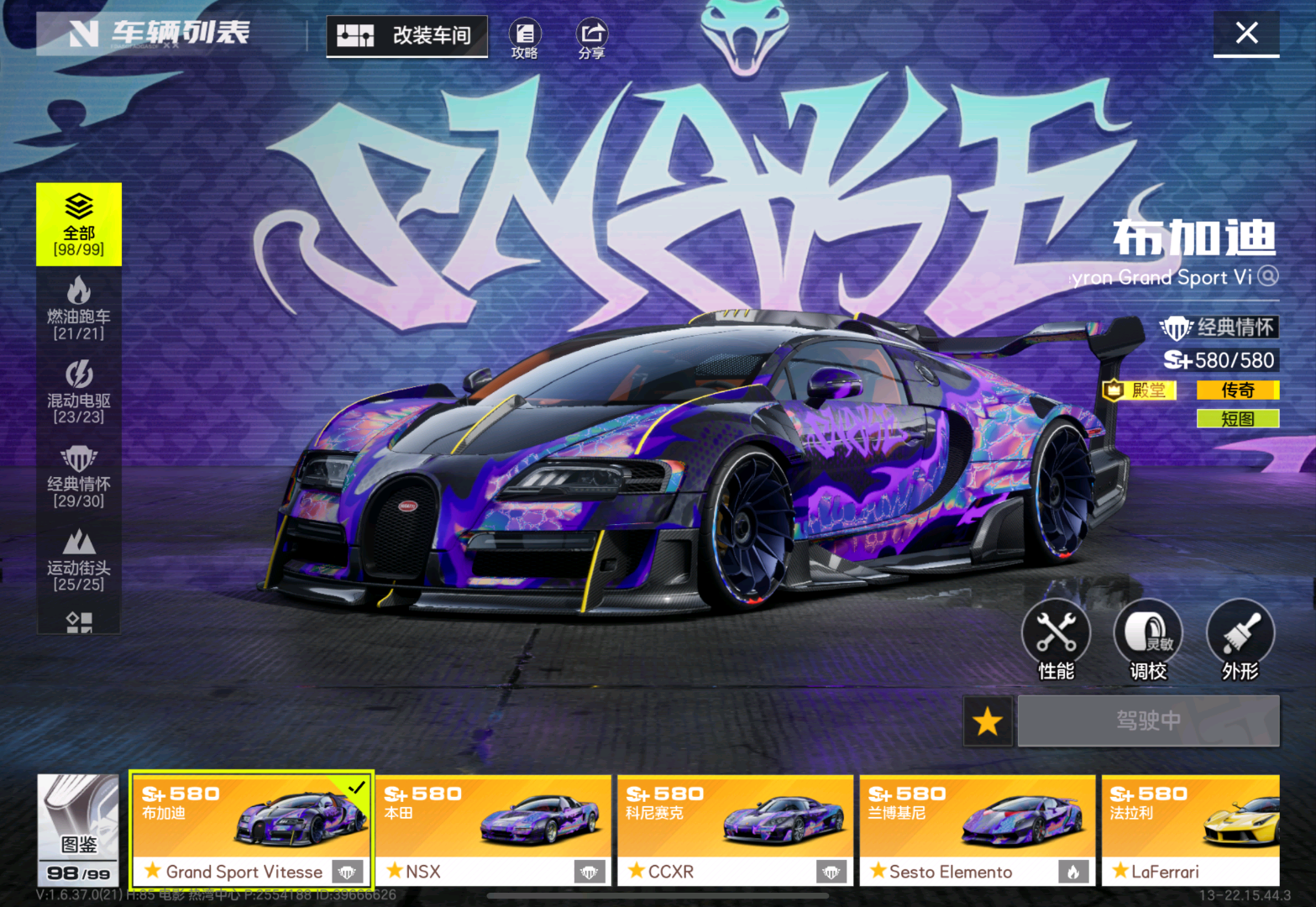This screenshot has height=907, width=1316.
Task: Select the Koenigsegg CCXR card
Action: click(x=735, y=829)
